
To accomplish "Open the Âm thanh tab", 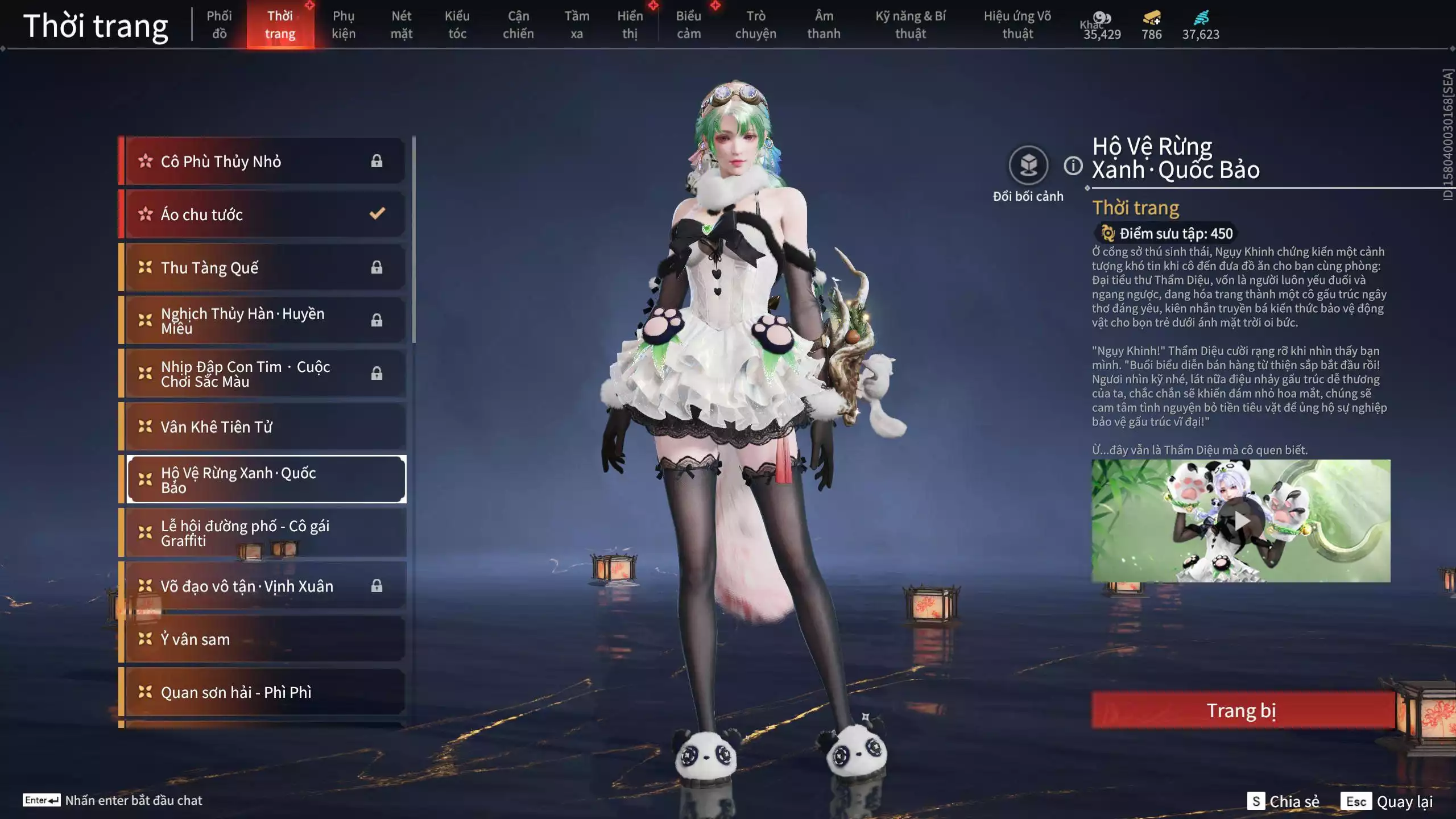I will click(824, 25).
